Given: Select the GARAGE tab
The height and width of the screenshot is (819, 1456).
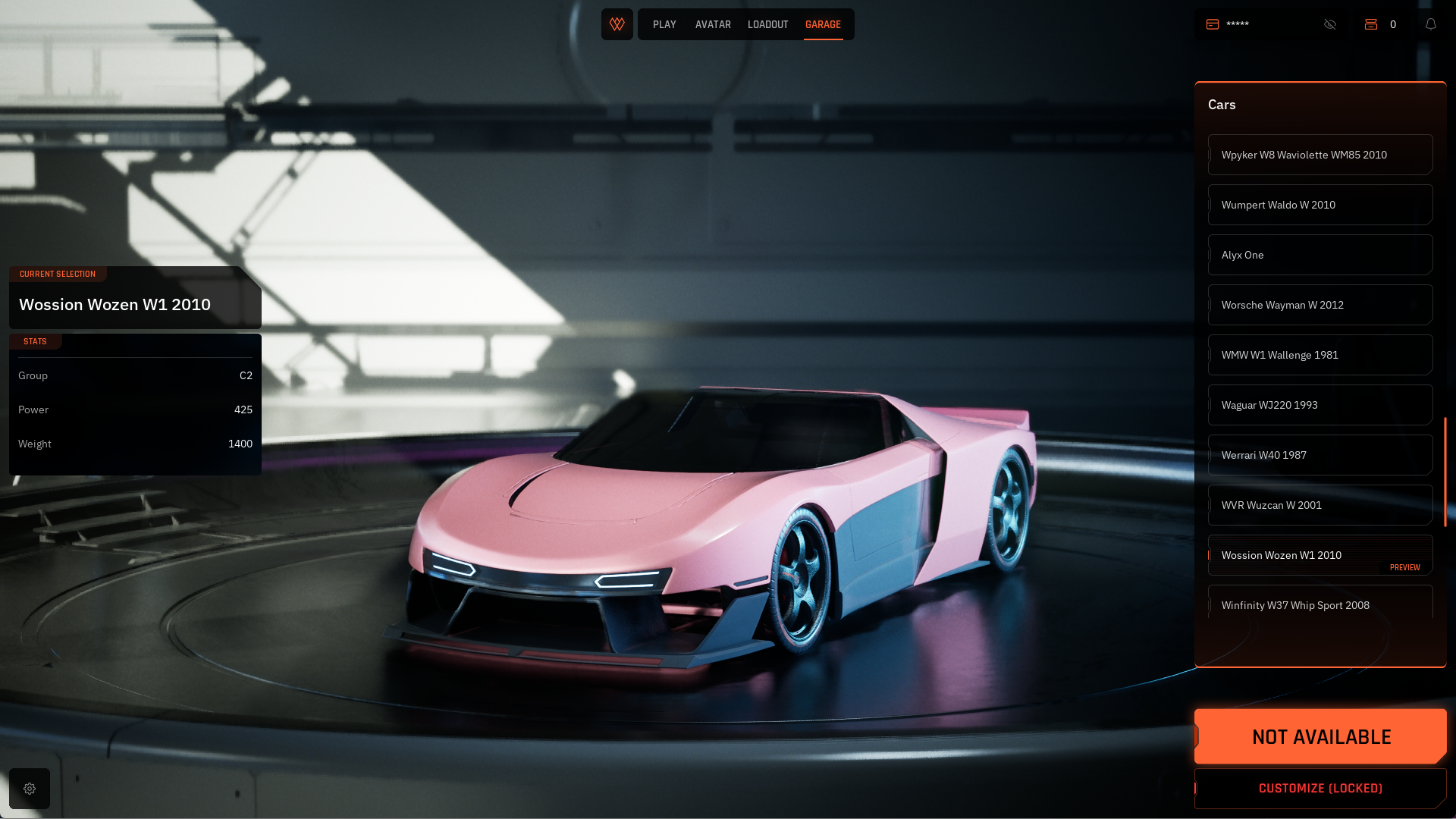Looking at the screenshot, I should [823, 25].
